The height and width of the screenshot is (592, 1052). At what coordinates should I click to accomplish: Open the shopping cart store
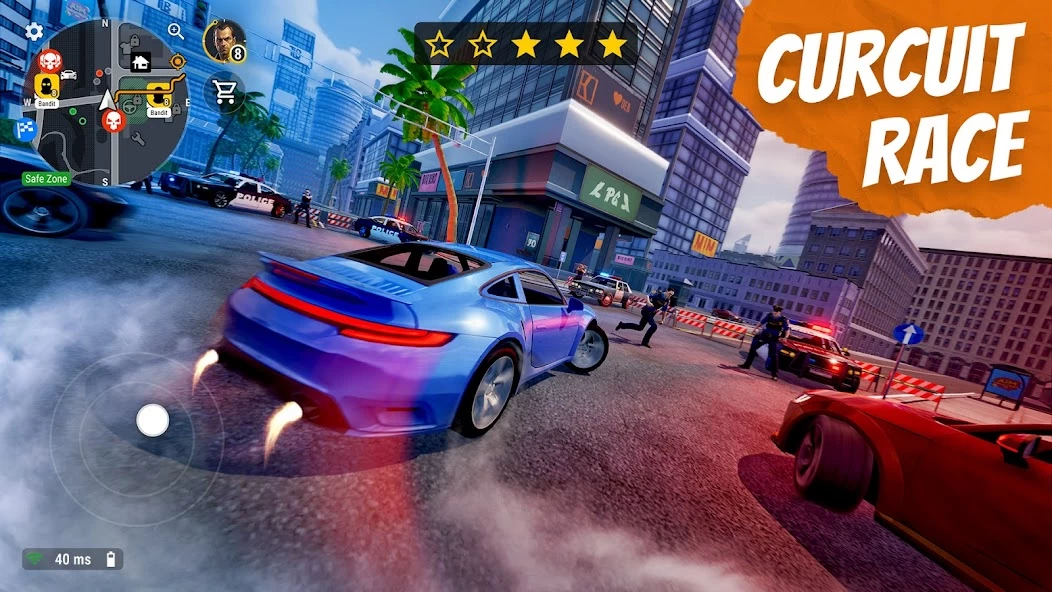pyautogui.click(x=224, y=93)
